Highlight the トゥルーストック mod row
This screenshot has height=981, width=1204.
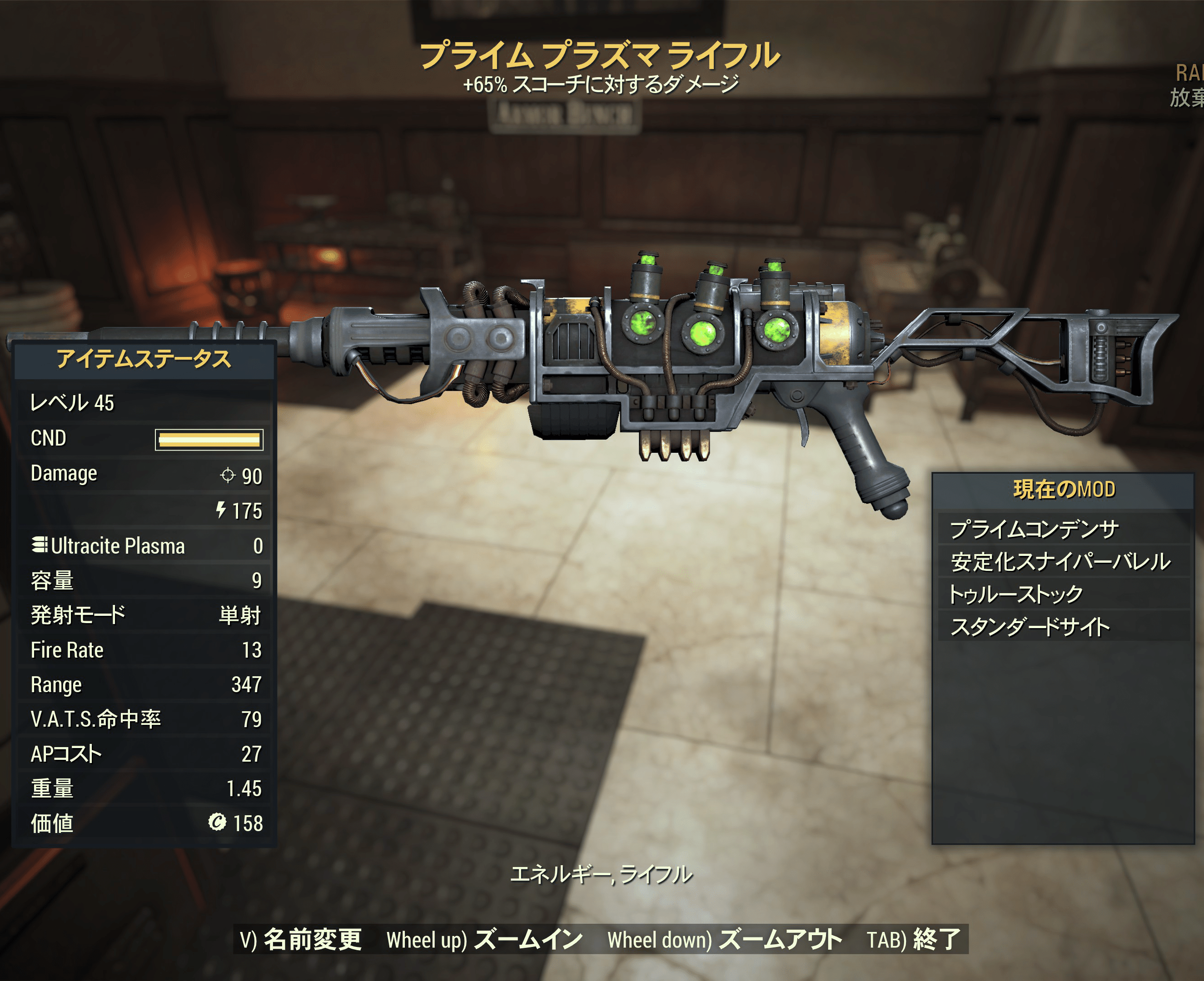(x=1063, y=594)
